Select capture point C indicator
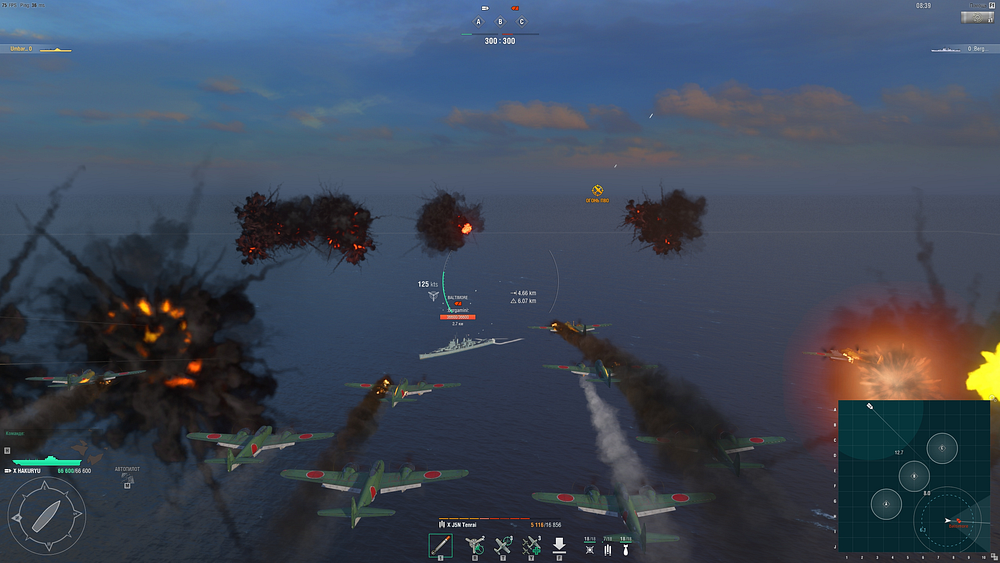Image resolution: width=1000 pixels, height=563 pixels. [x=521, y=21]
